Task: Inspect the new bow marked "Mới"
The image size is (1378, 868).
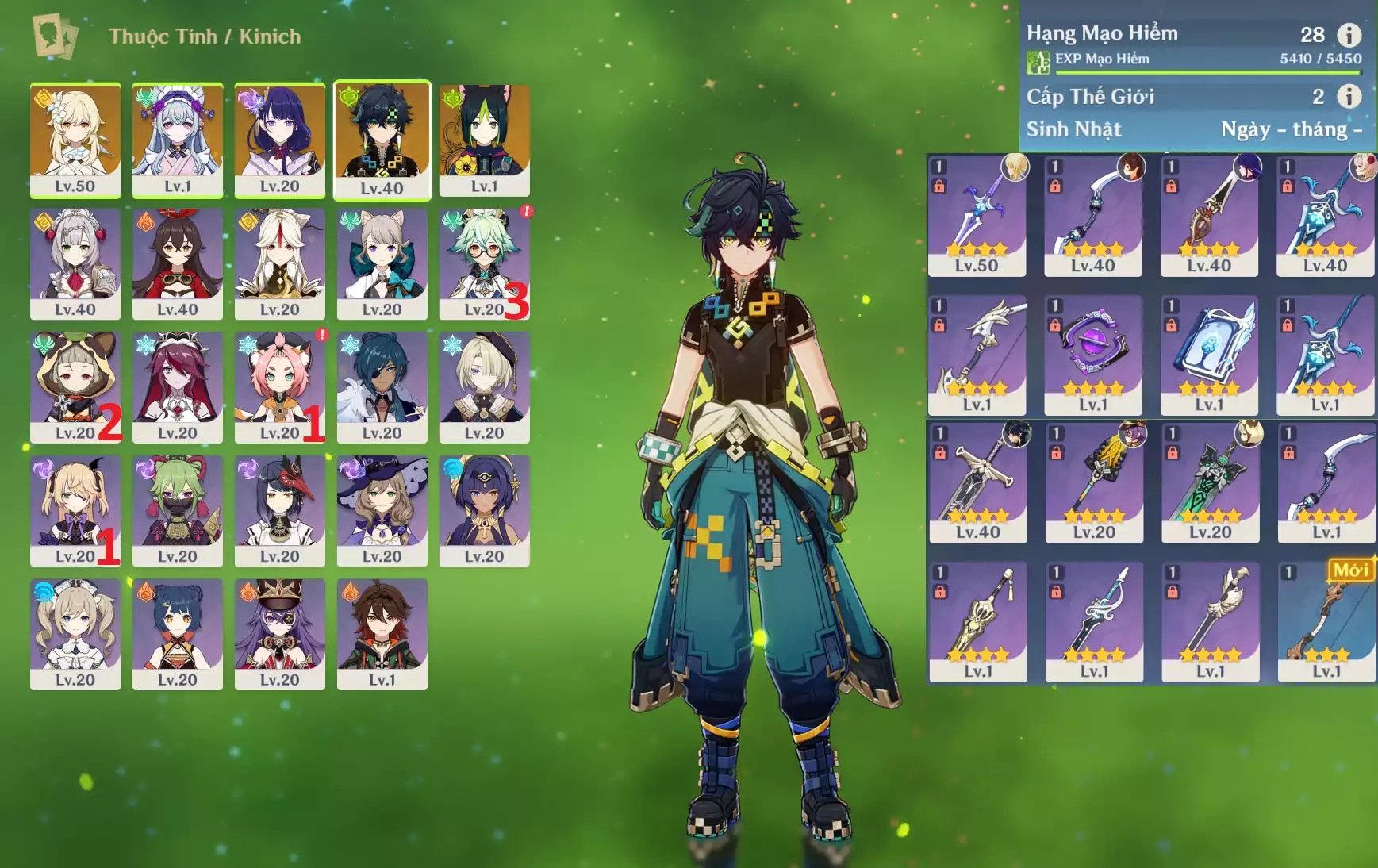Action: pos(1326,622)
